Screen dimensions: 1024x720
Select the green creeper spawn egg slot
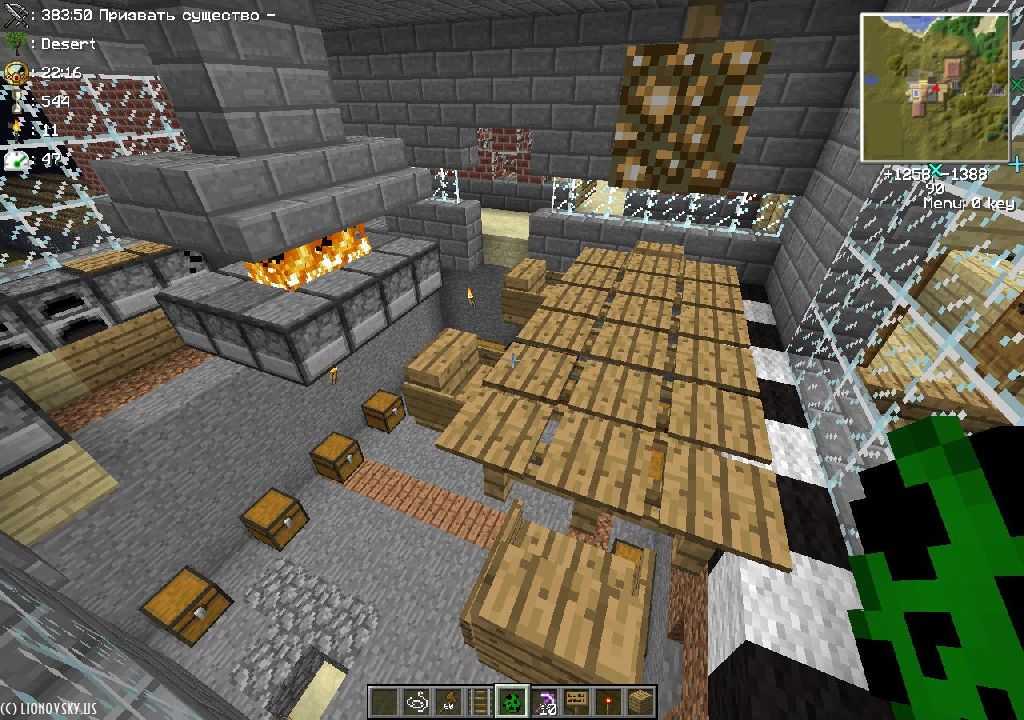coord(512,702)
